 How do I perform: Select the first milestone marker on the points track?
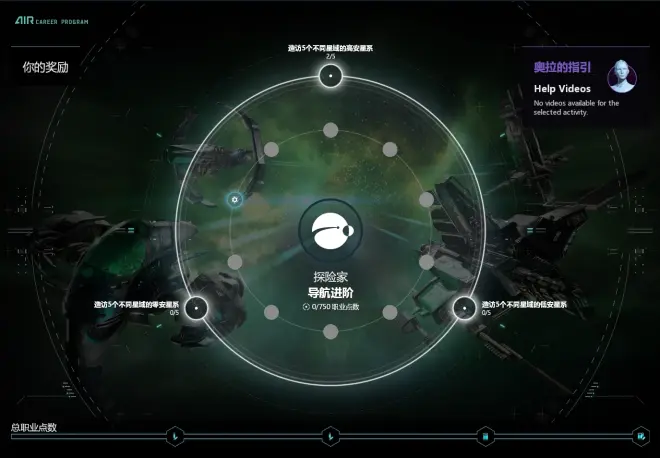(x=176, y=436)
